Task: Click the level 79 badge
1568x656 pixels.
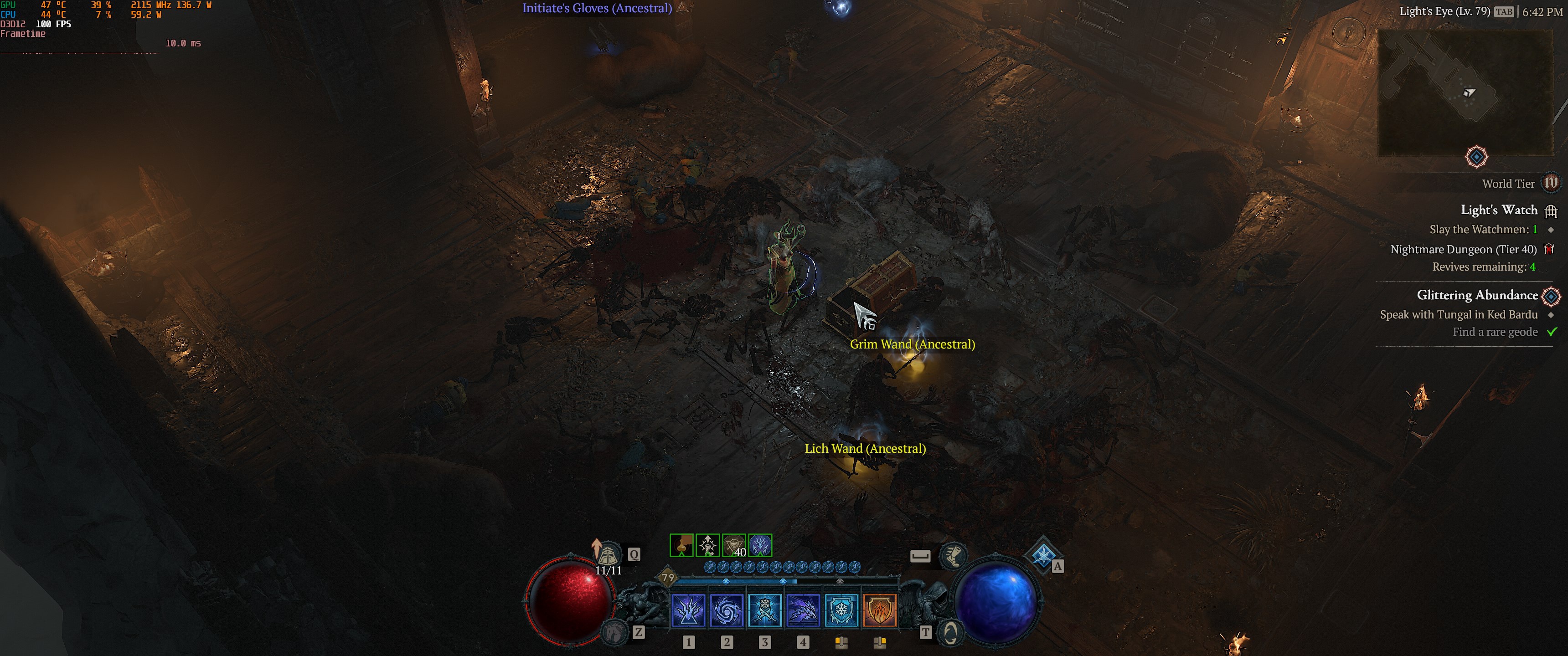Action: tap(668, 578)
